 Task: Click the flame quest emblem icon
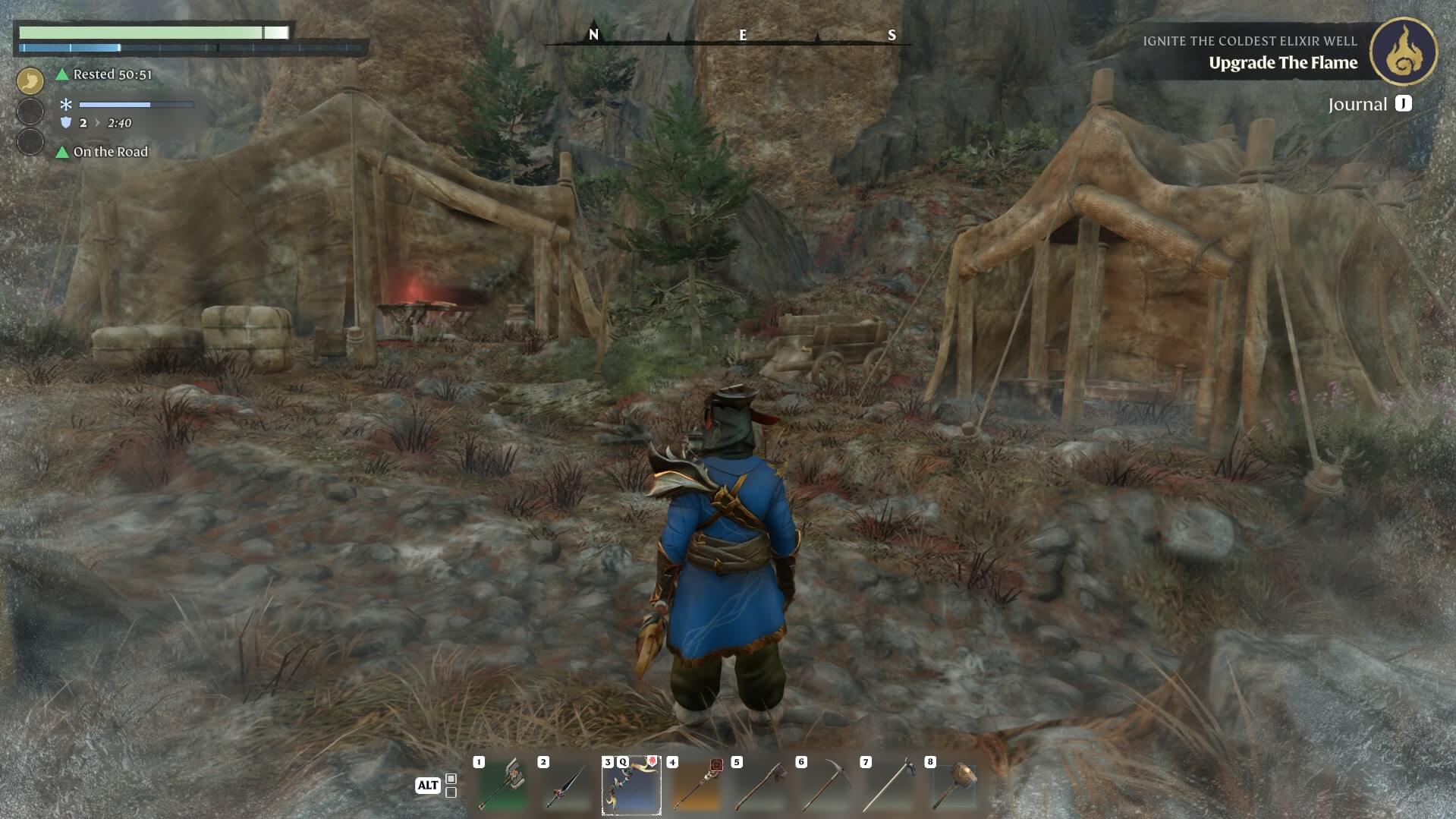(x=1403, y=52)
